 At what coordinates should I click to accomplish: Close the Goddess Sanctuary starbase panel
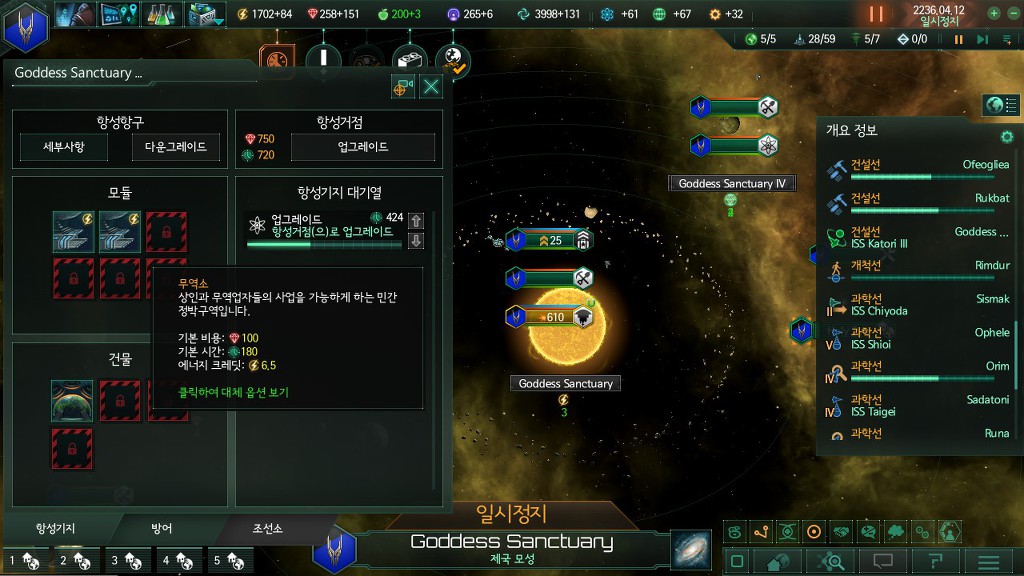tap(431, 87)
